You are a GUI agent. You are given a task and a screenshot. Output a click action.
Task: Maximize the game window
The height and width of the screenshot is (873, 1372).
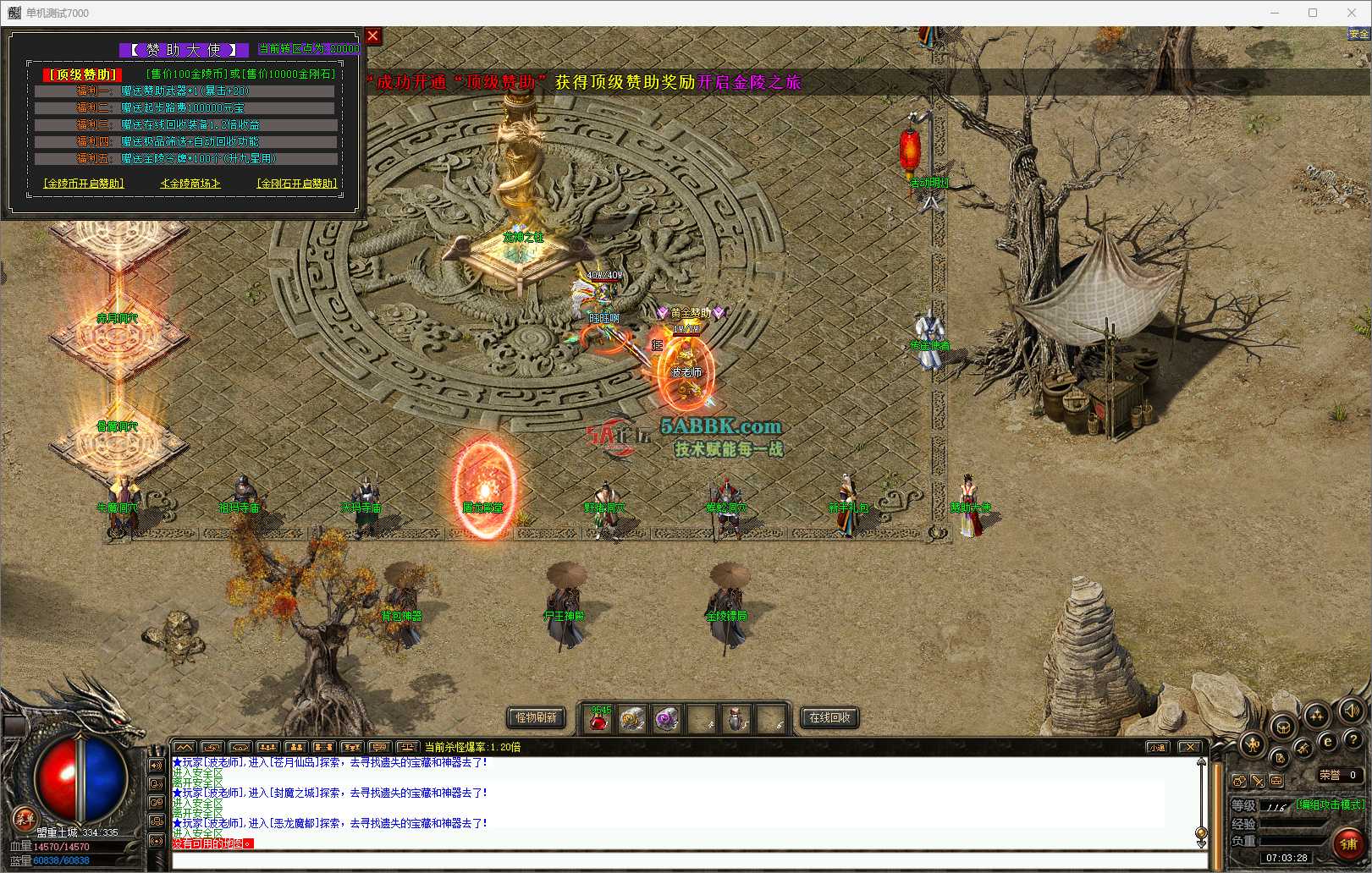coord(1313,13)
